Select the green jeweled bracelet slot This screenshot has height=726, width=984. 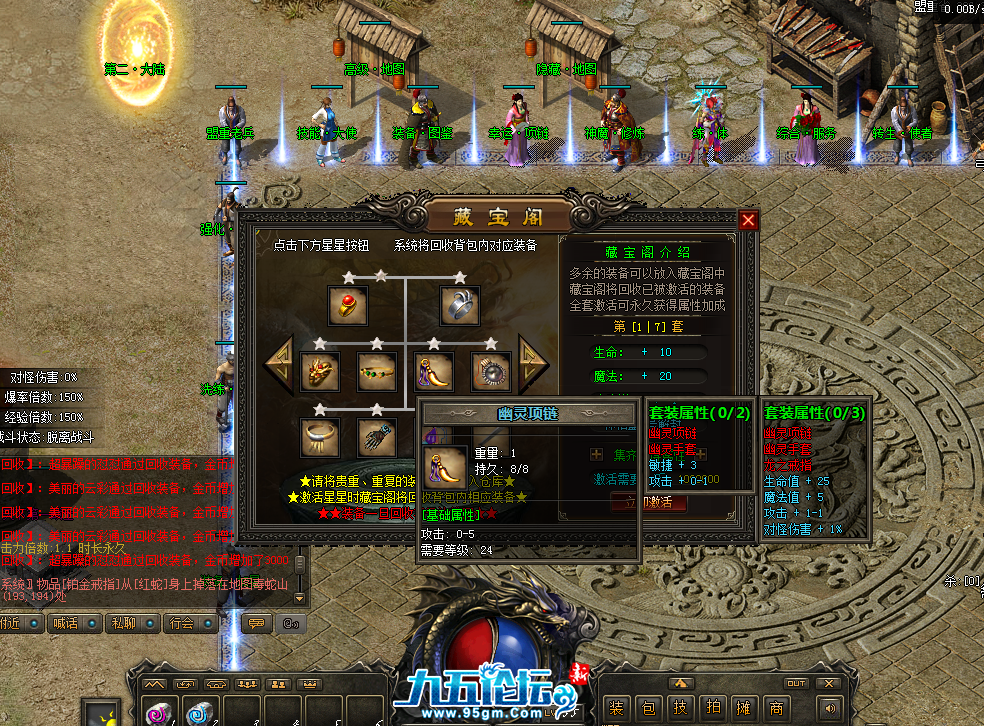coord(377,372)
